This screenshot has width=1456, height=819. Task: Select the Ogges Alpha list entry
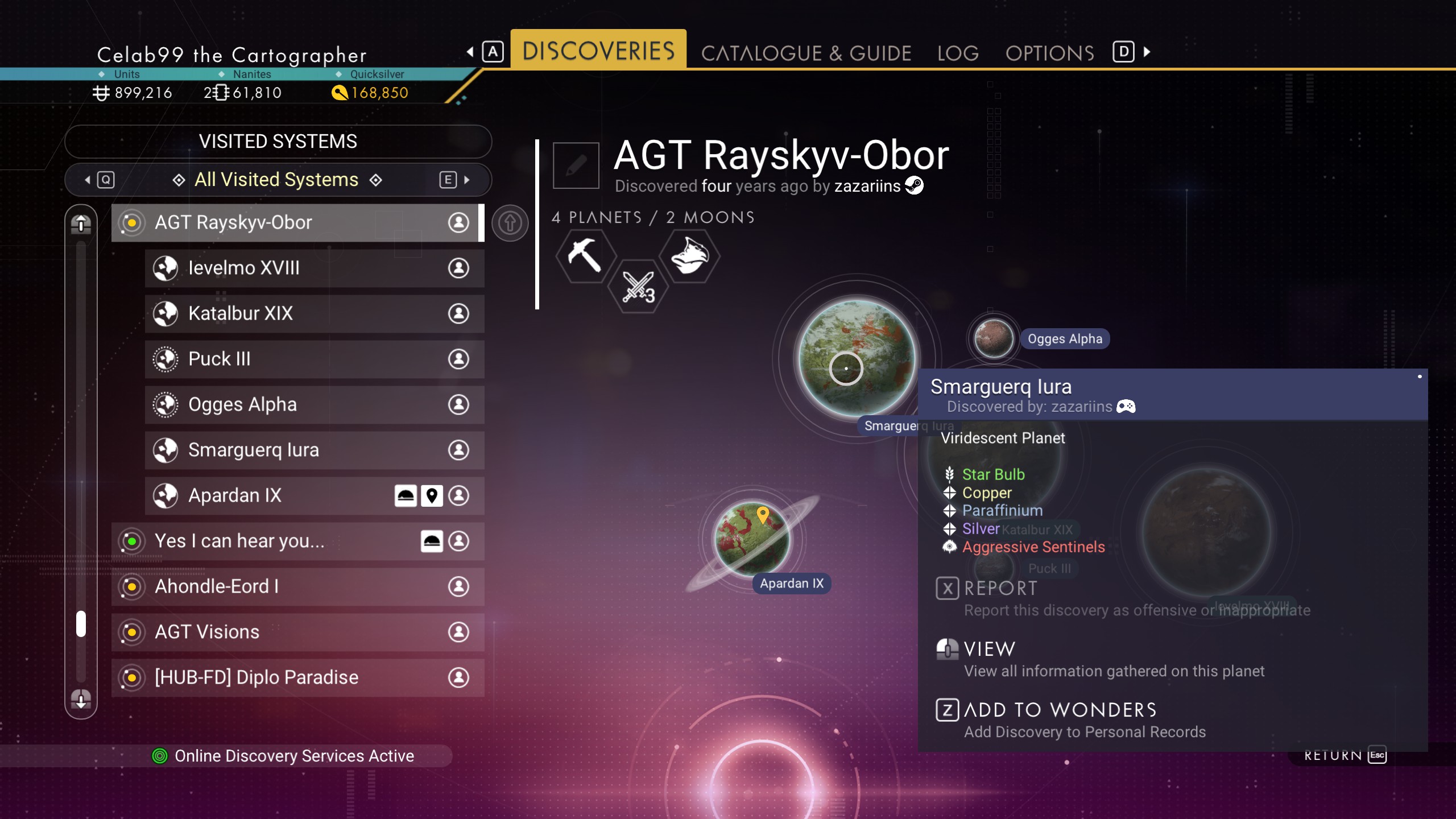[313, 404]
